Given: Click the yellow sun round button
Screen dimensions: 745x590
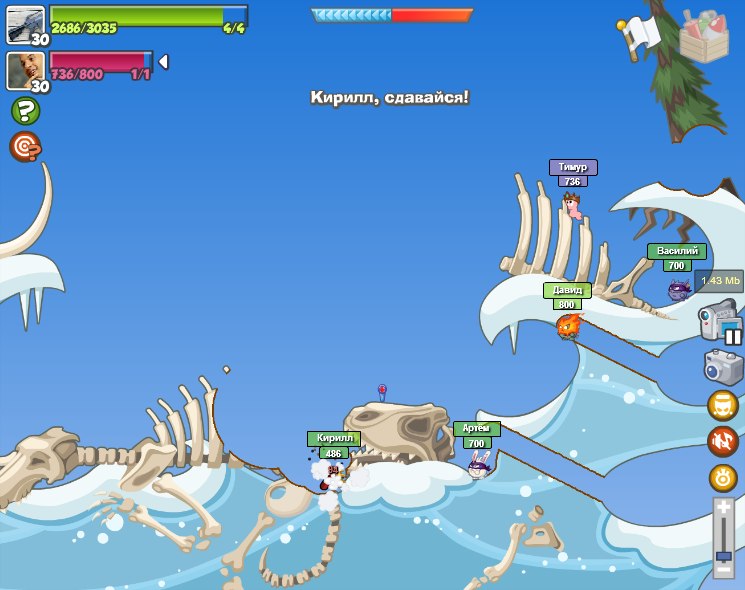Looking at the screenshot, I should point(723,477).
